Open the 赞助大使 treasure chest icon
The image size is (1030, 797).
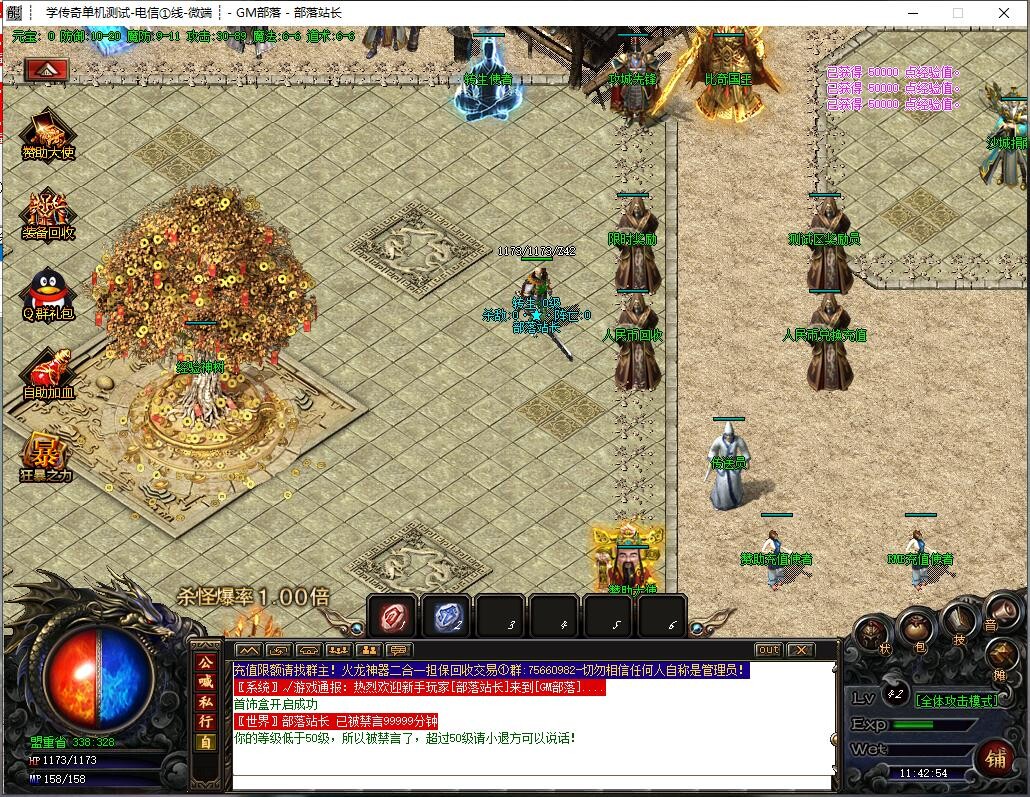[48, 134]
